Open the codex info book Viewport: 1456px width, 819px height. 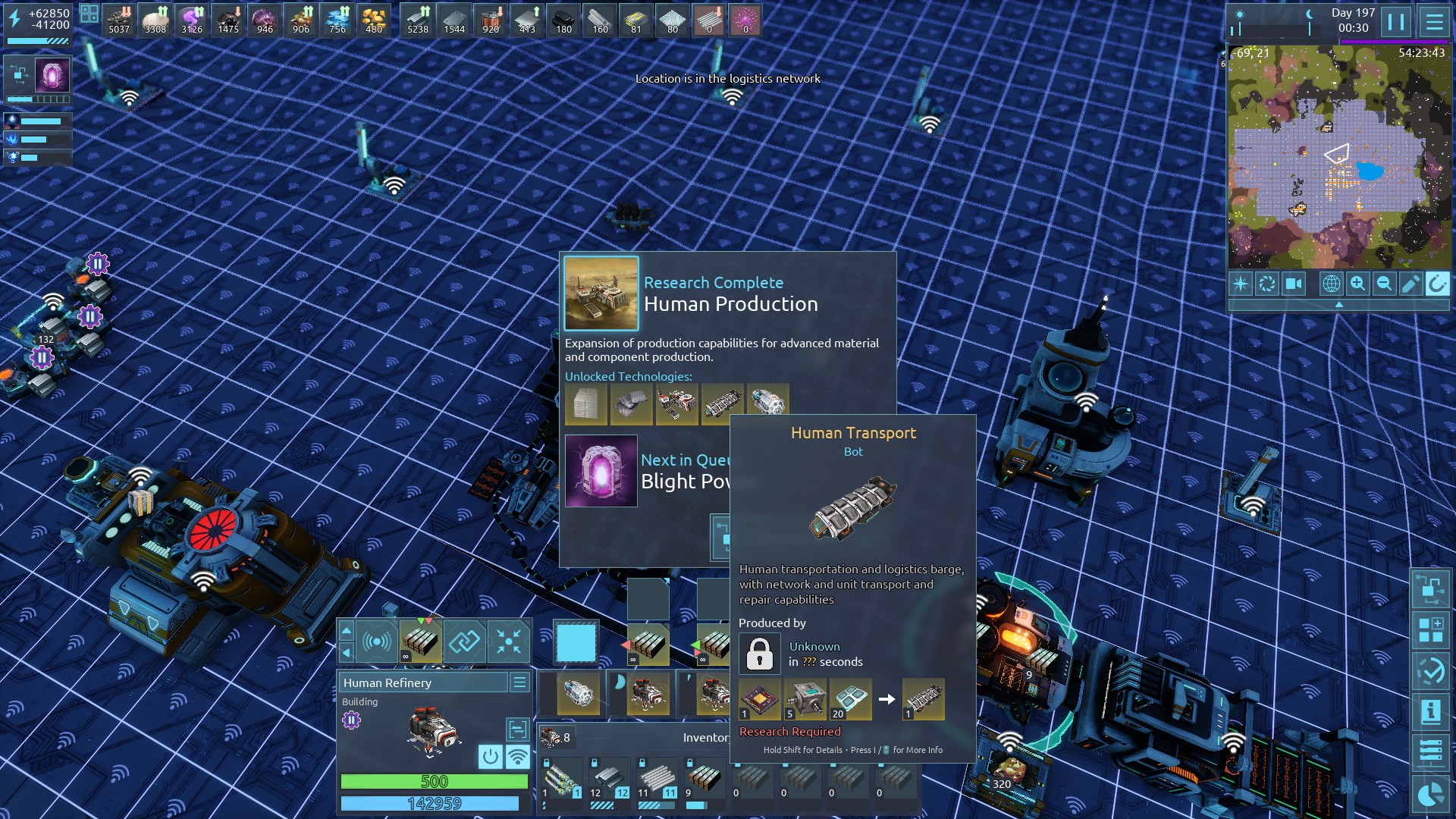pyautogui.click(x=1430, y=711)
